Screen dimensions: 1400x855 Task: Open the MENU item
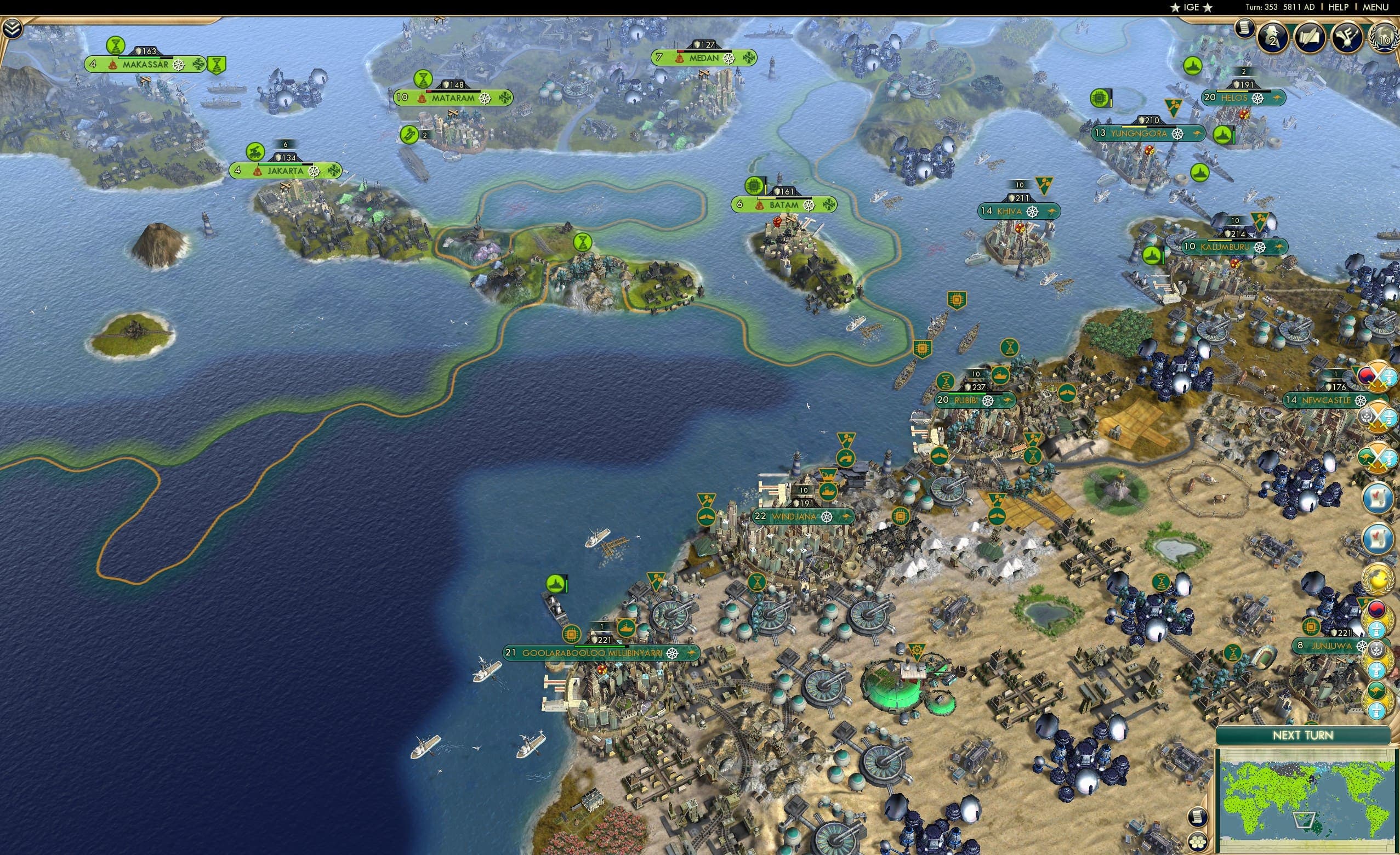[x=1376, y=7]
